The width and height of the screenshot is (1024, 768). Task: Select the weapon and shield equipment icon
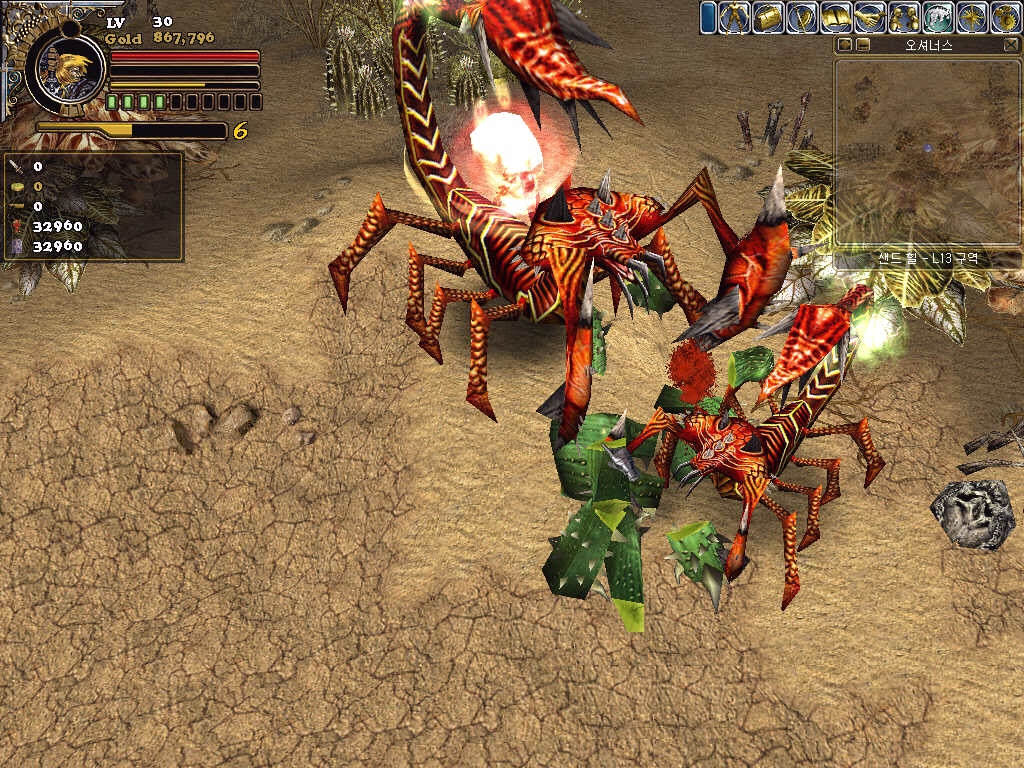point(802,17)
